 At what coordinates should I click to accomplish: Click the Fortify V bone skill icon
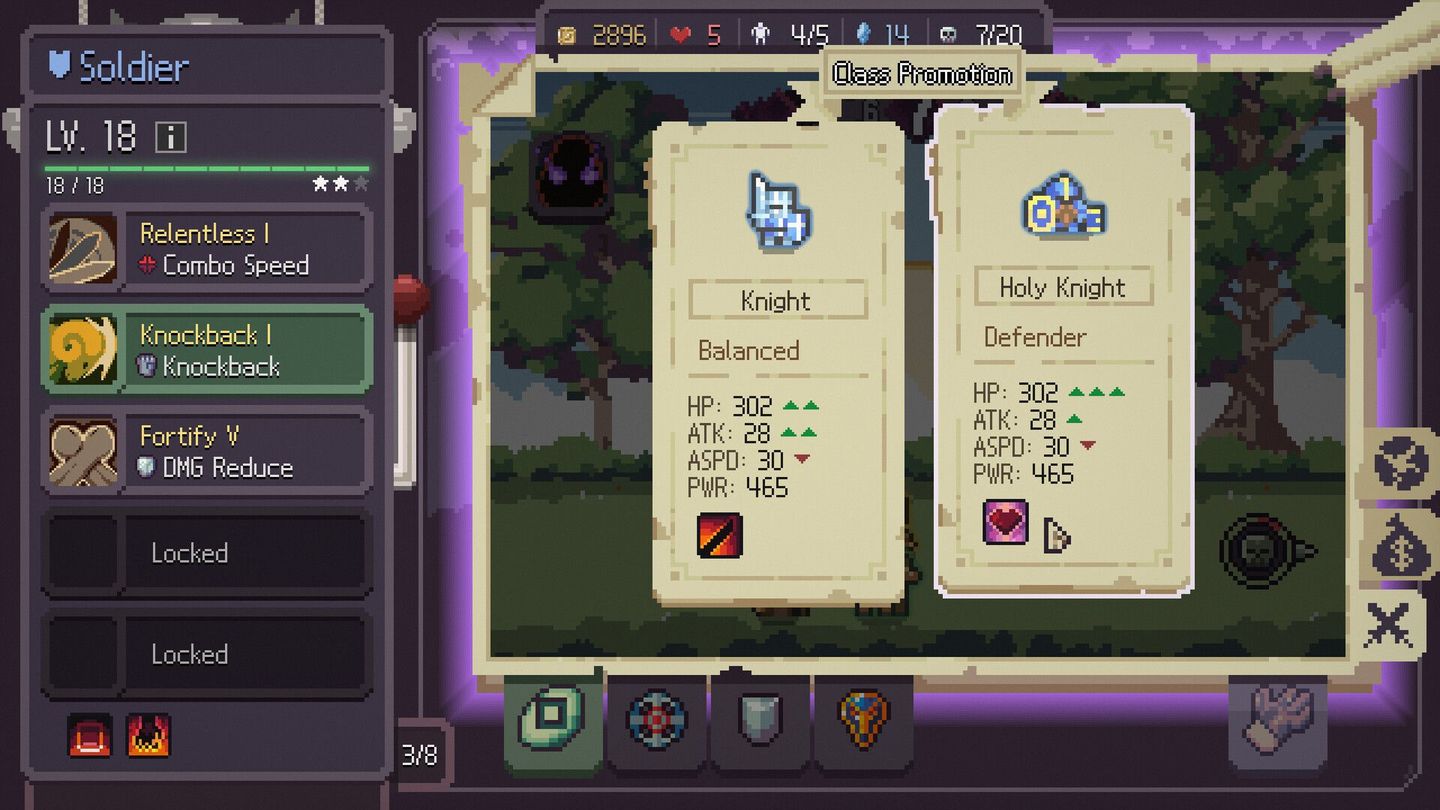tap(83, 452)
